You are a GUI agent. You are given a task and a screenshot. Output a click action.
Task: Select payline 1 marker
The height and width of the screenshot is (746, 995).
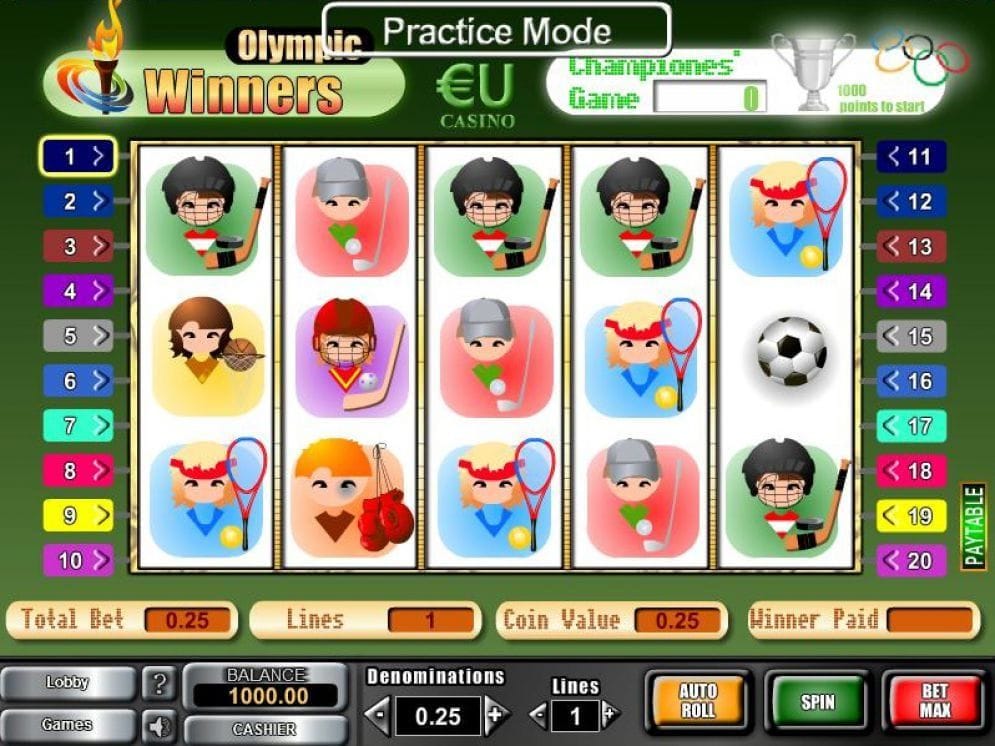[78, 156]
